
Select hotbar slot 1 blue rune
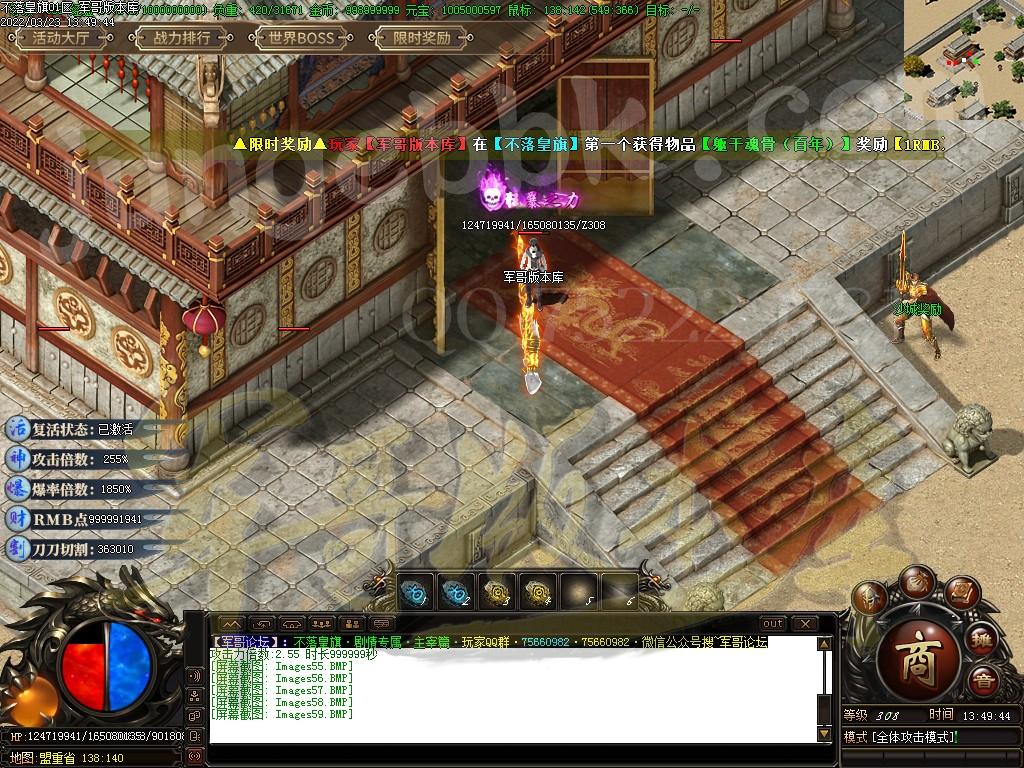(x=416, y=592)
